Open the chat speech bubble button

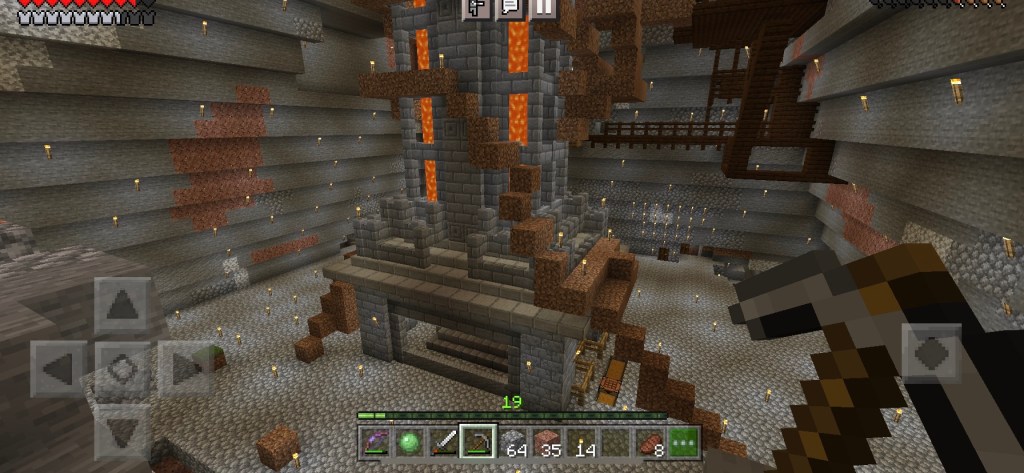click(x=510, y=8)
